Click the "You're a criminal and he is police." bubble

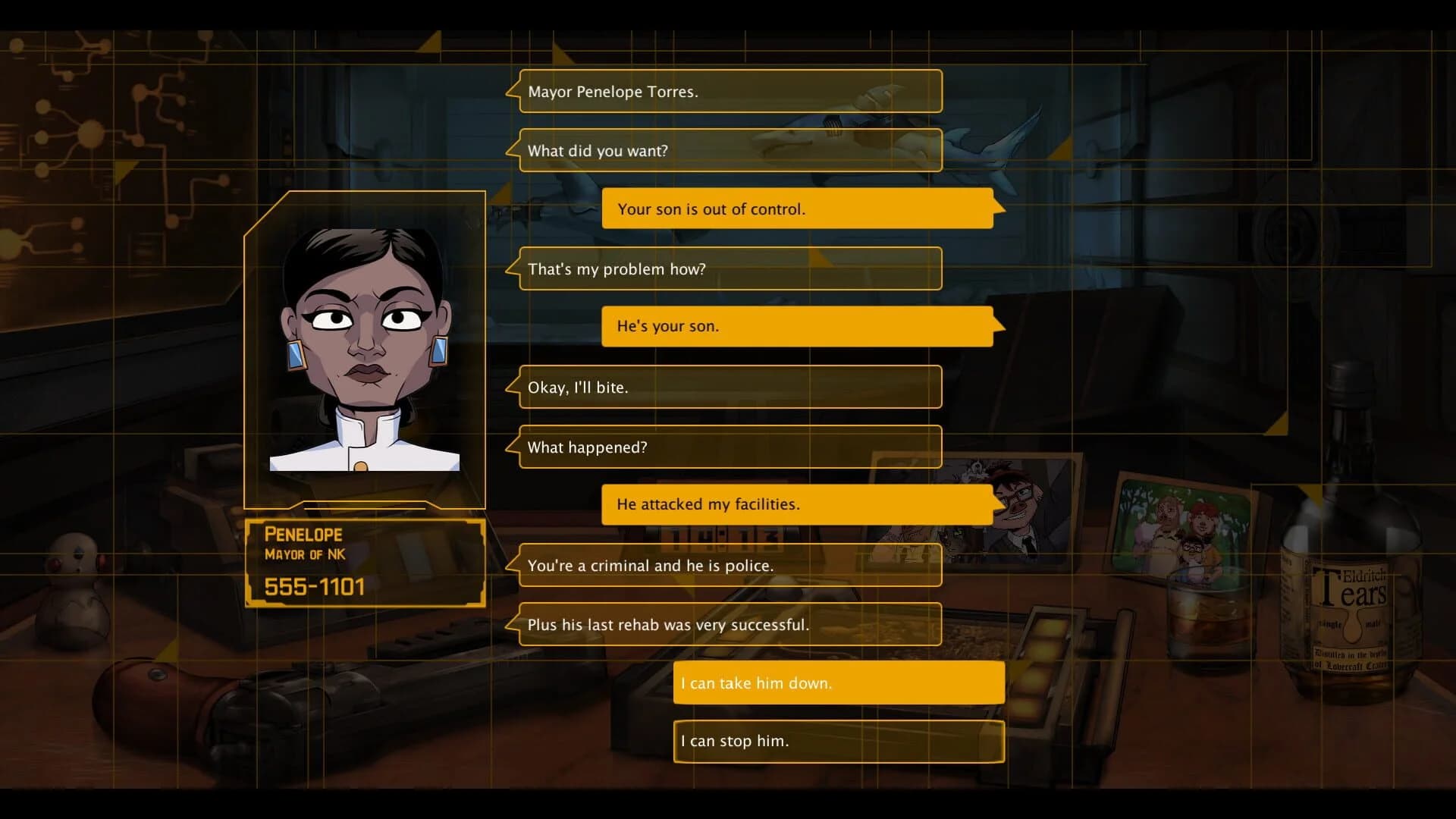pyautogui.click(x=728, y=565)
